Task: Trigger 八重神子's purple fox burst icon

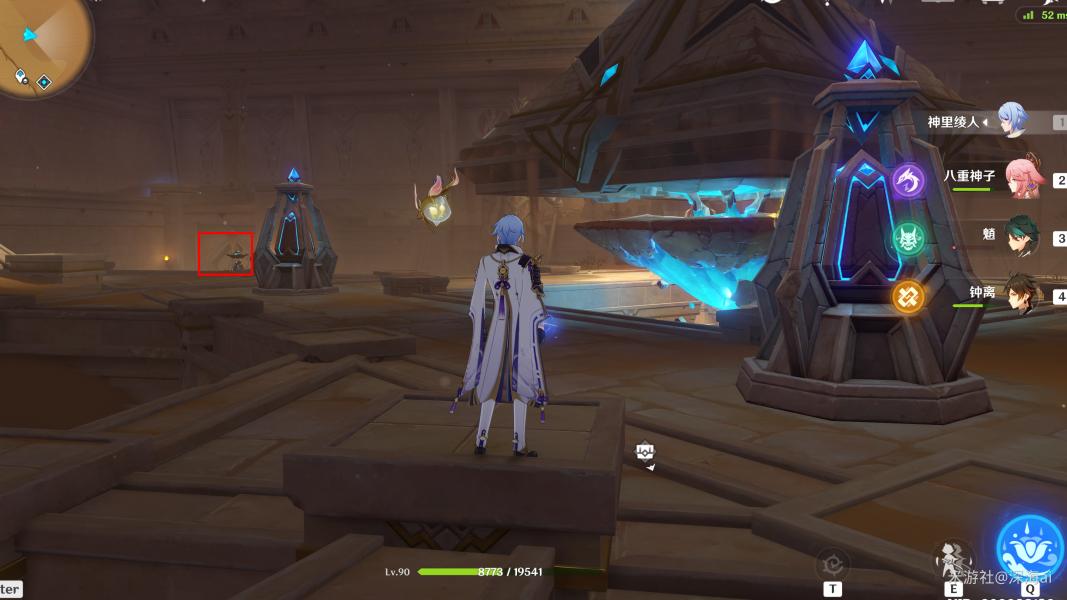Action: [909, 181]
